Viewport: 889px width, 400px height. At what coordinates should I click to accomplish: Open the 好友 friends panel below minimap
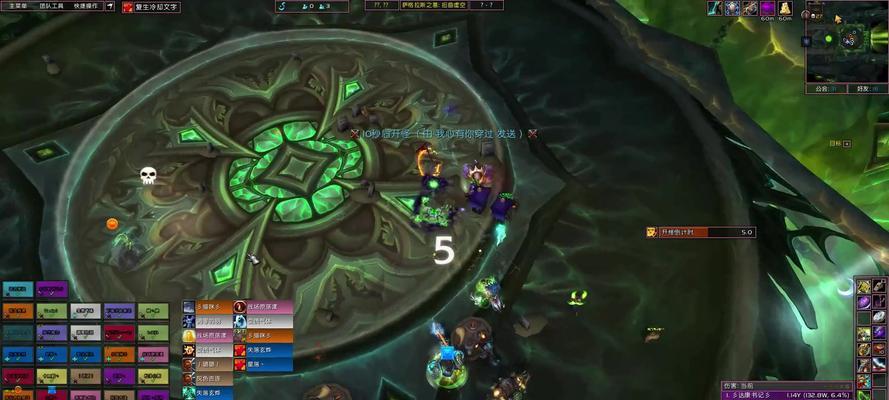pos(863,88)
